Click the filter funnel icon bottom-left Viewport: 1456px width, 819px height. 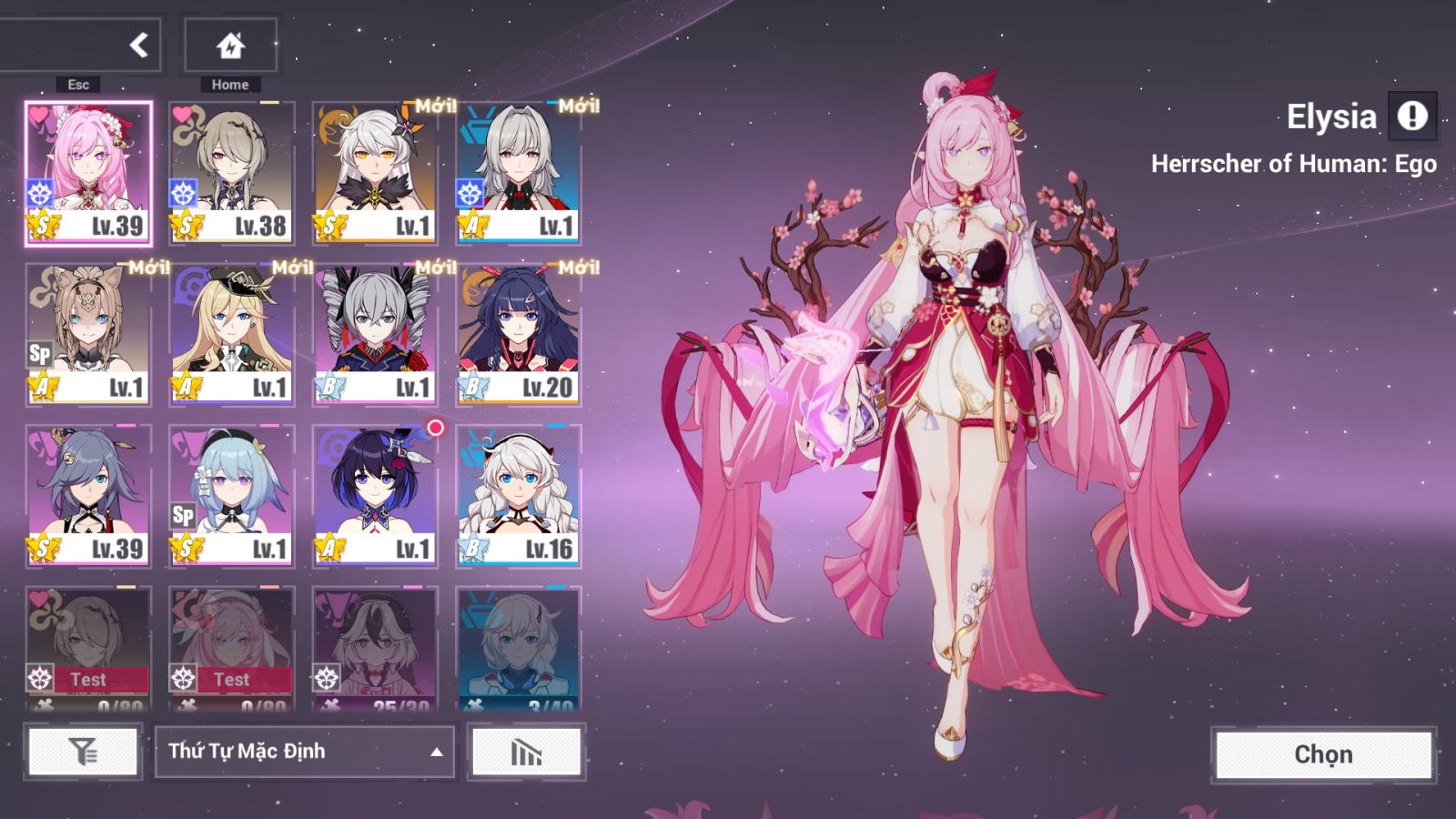click(83, 751)
